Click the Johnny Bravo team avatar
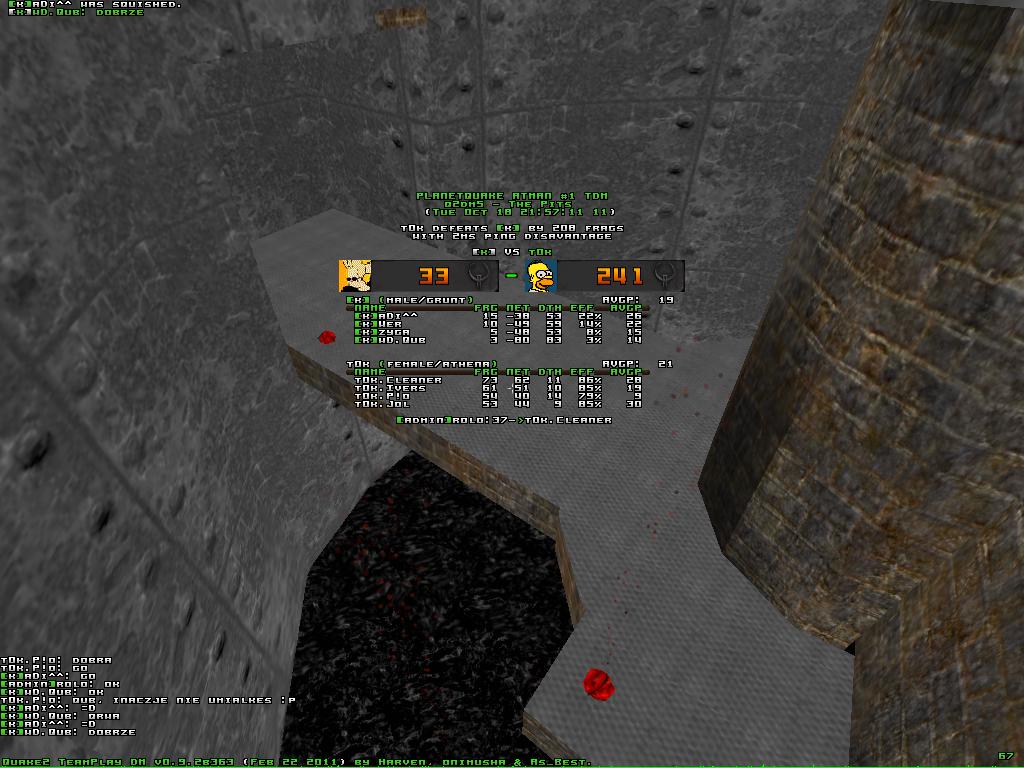Viewport: 1024px width, 768px height. [355, 275]
